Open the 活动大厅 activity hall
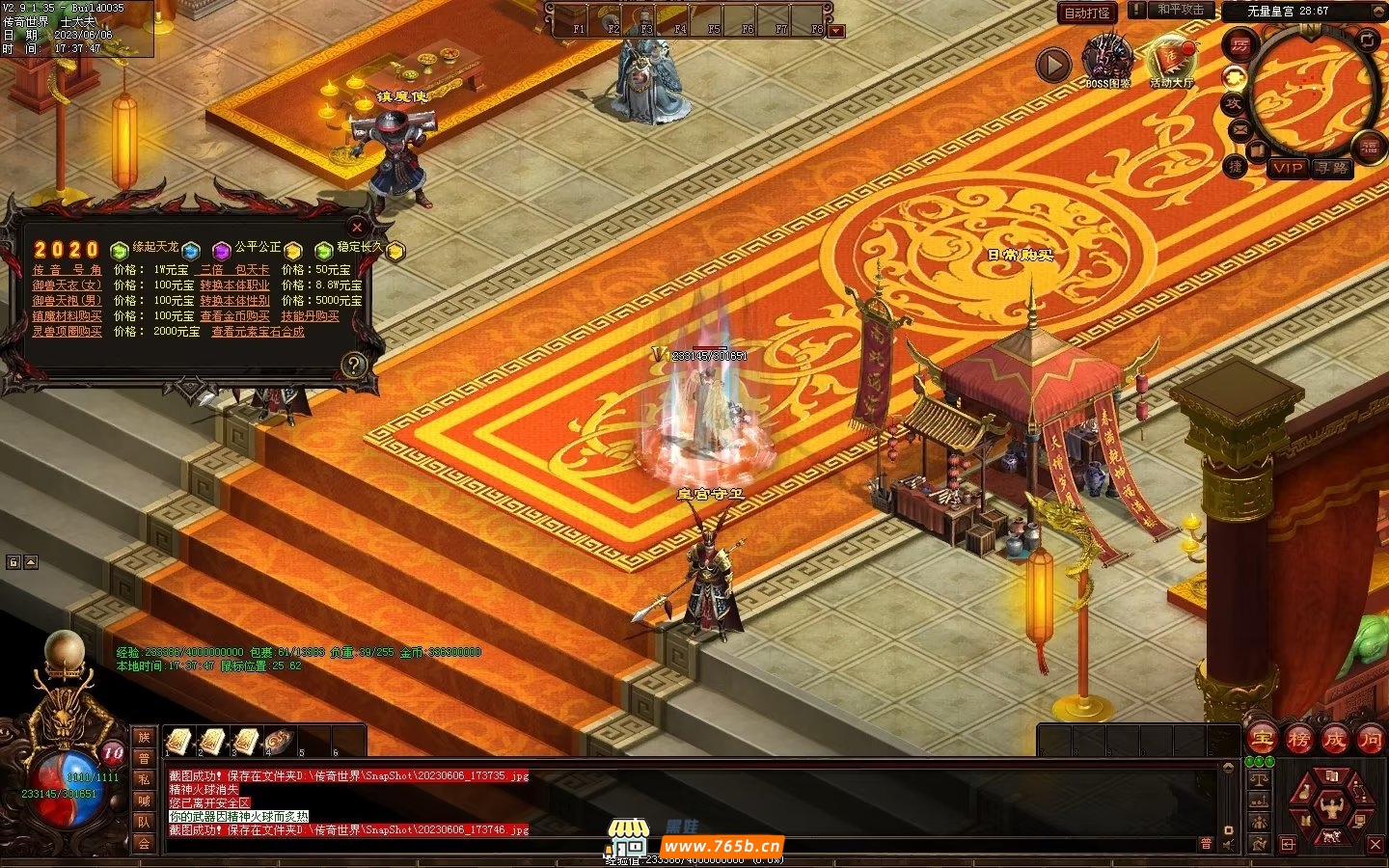The height and width of the screenshot is (868, 1389). (x=1171, y=62)
